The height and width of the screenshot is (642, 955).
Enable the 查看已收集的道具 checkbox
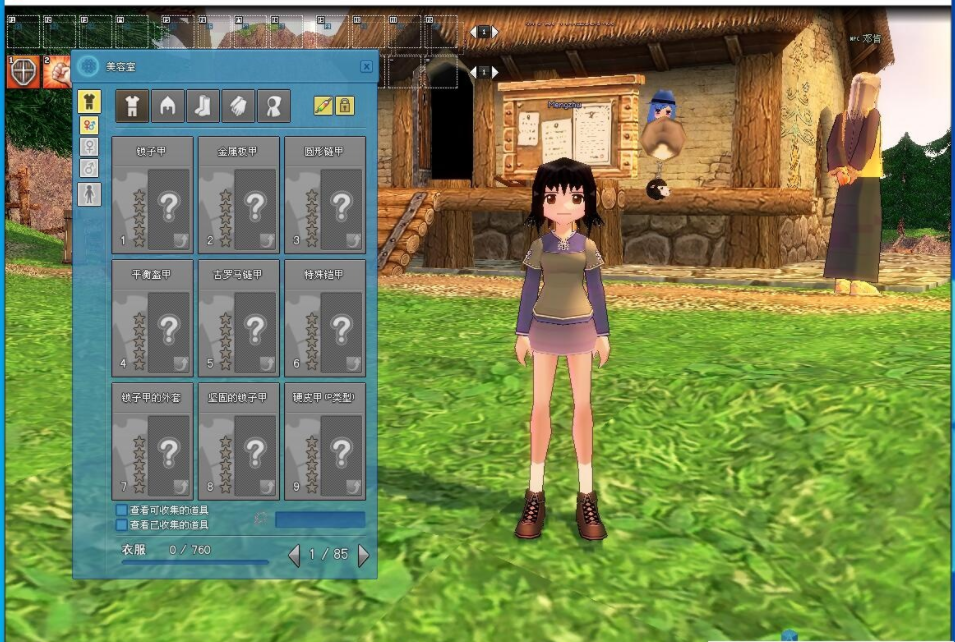pyautogui.click(x=122, y=524)
